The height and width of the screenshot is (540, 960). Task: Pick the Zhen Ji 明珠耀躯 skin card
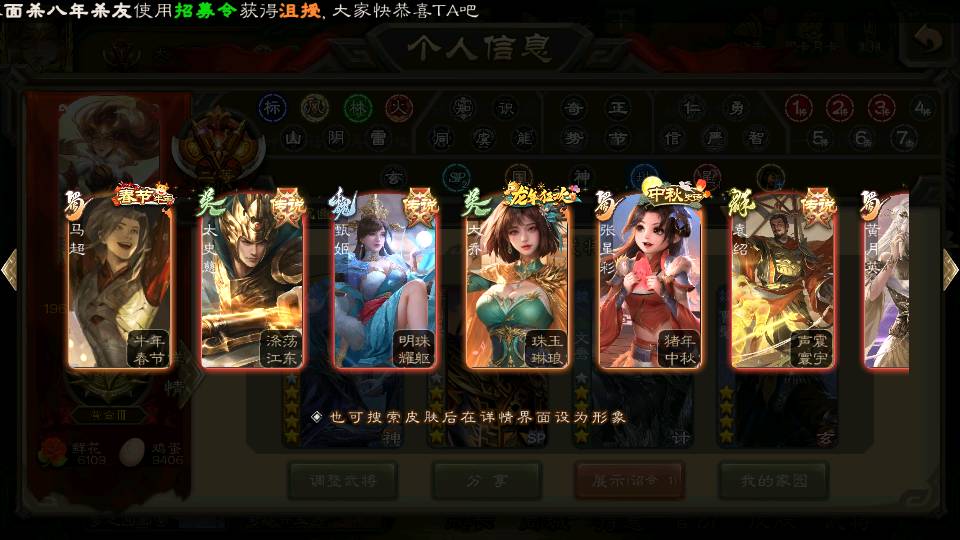pyautogui.click(x=385, y=282)
